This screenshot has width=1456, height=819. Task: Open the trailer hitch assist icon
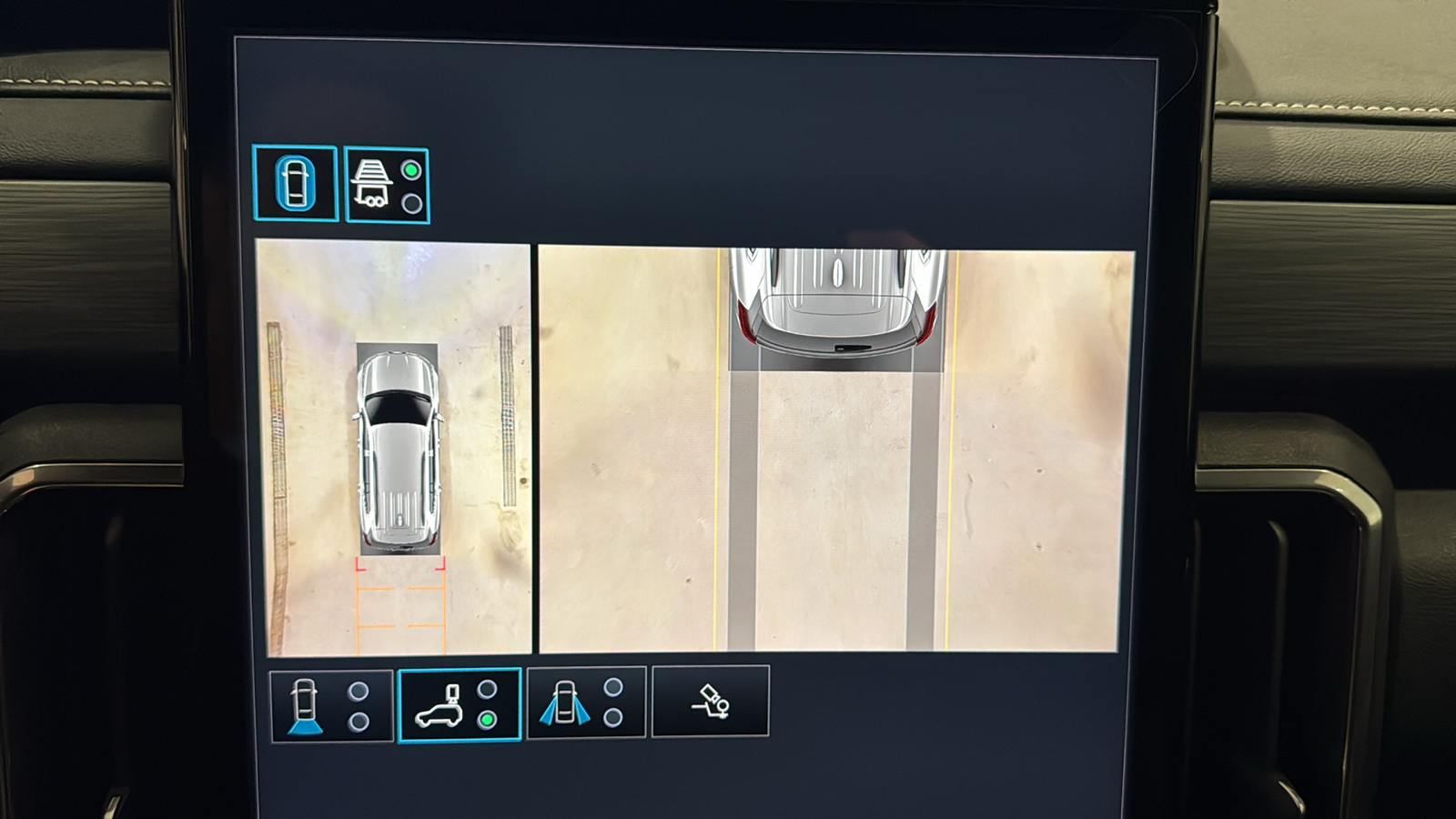712,701
